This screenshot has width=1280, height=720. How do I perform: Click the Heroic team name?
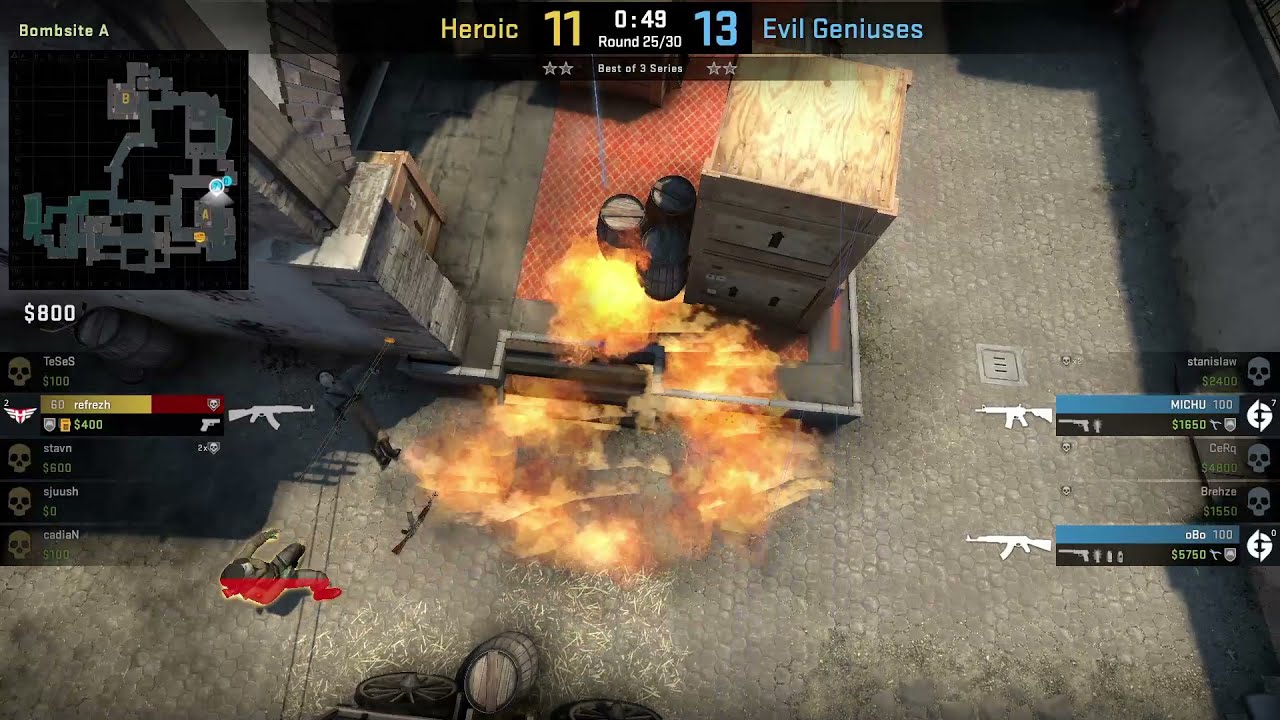479,29
